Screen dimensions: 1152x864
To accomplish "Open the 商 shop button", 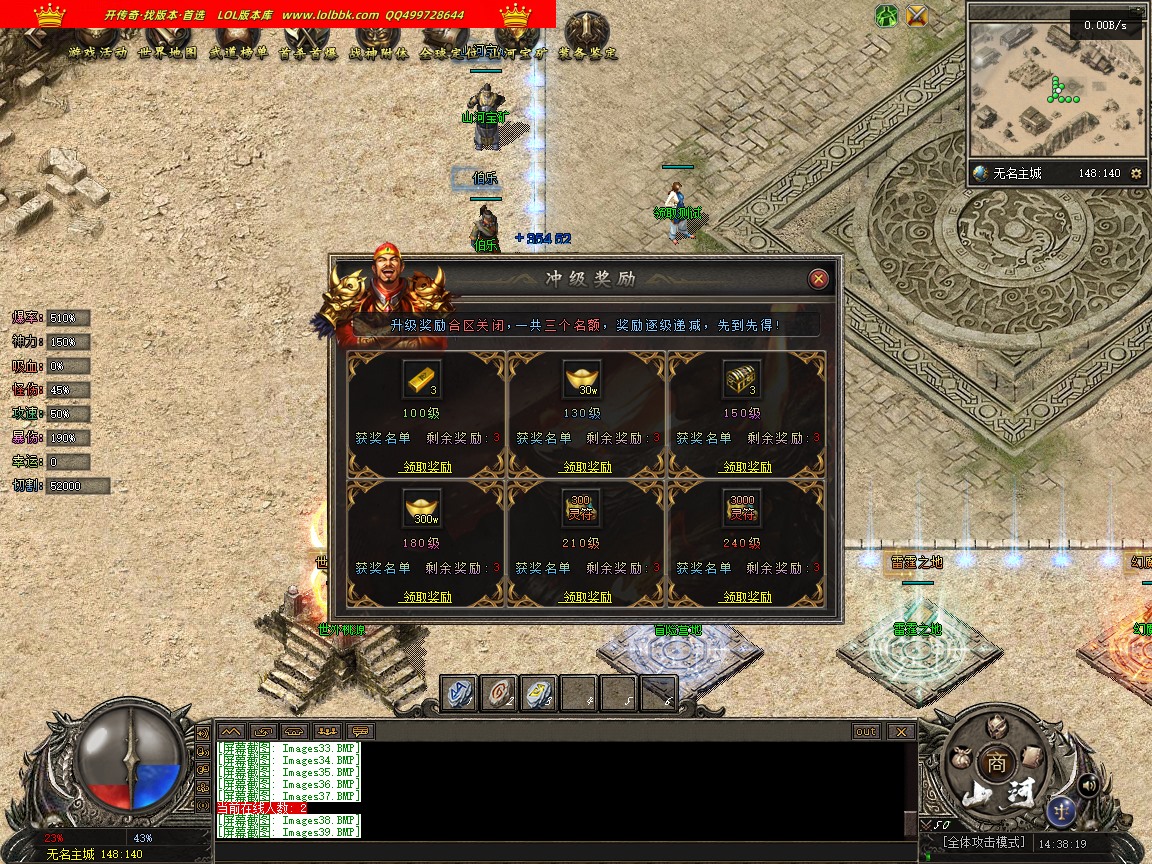I will point(995,760).
